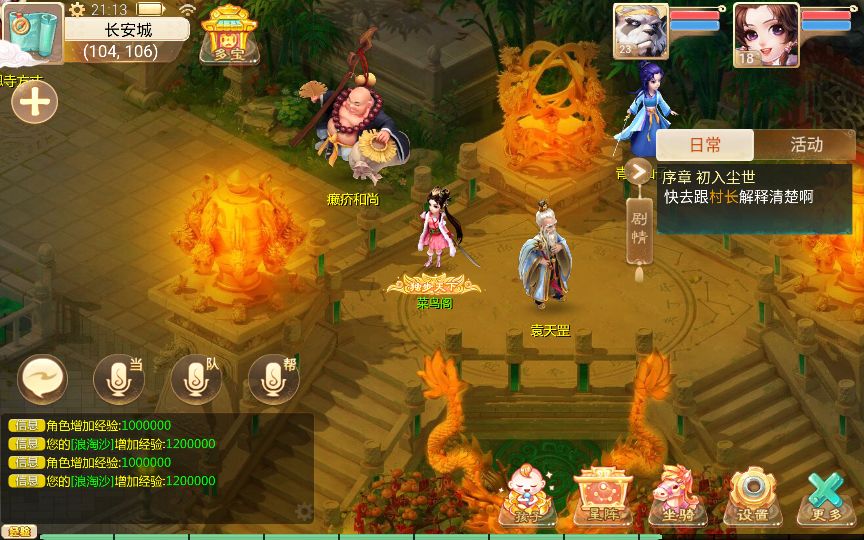Activate the 队 team voice microphone
Viewport: 864px width, 540px height.
click(196, 378)
